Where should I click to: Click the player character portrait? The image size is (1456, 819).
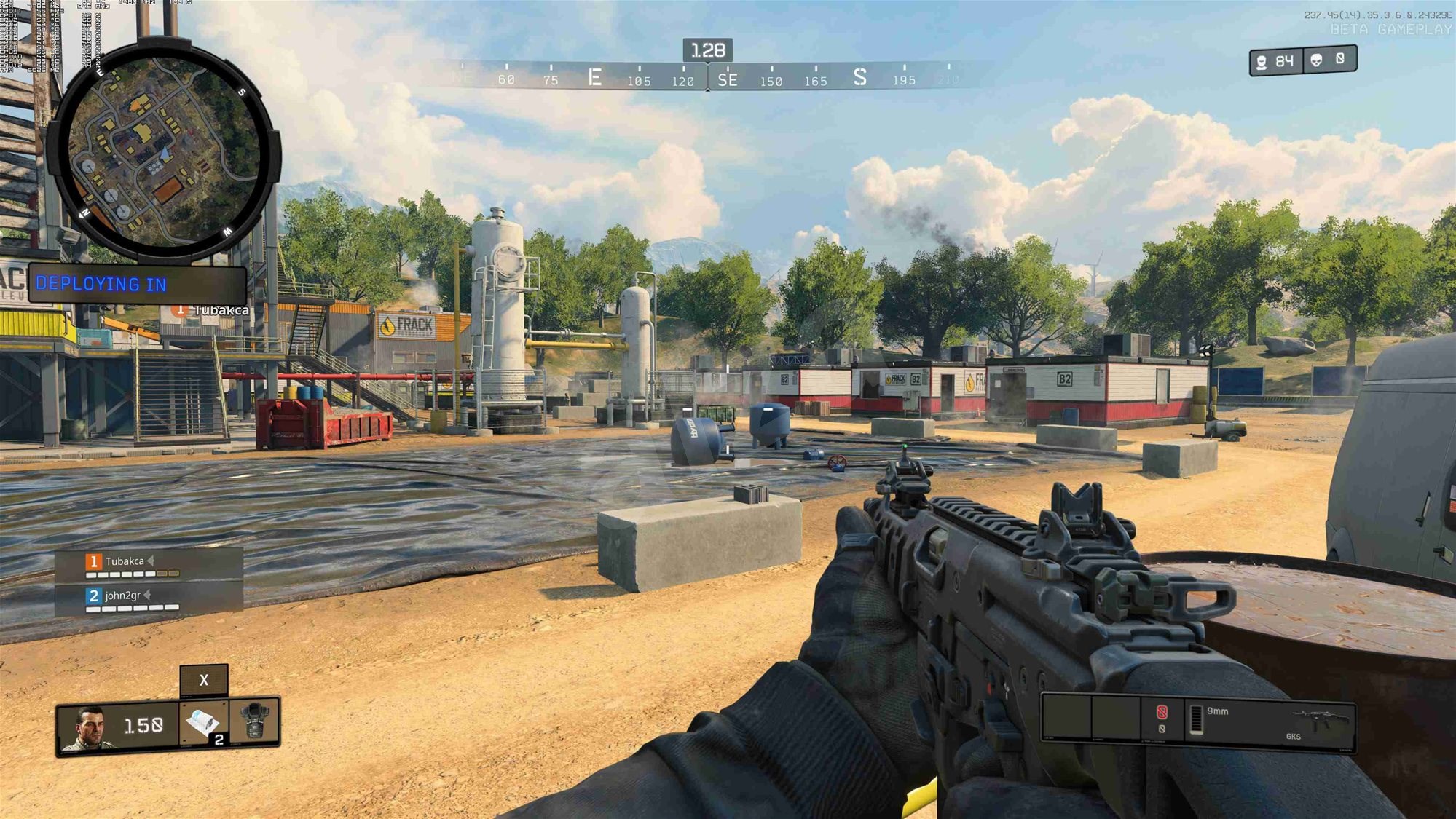click(88, 727)
